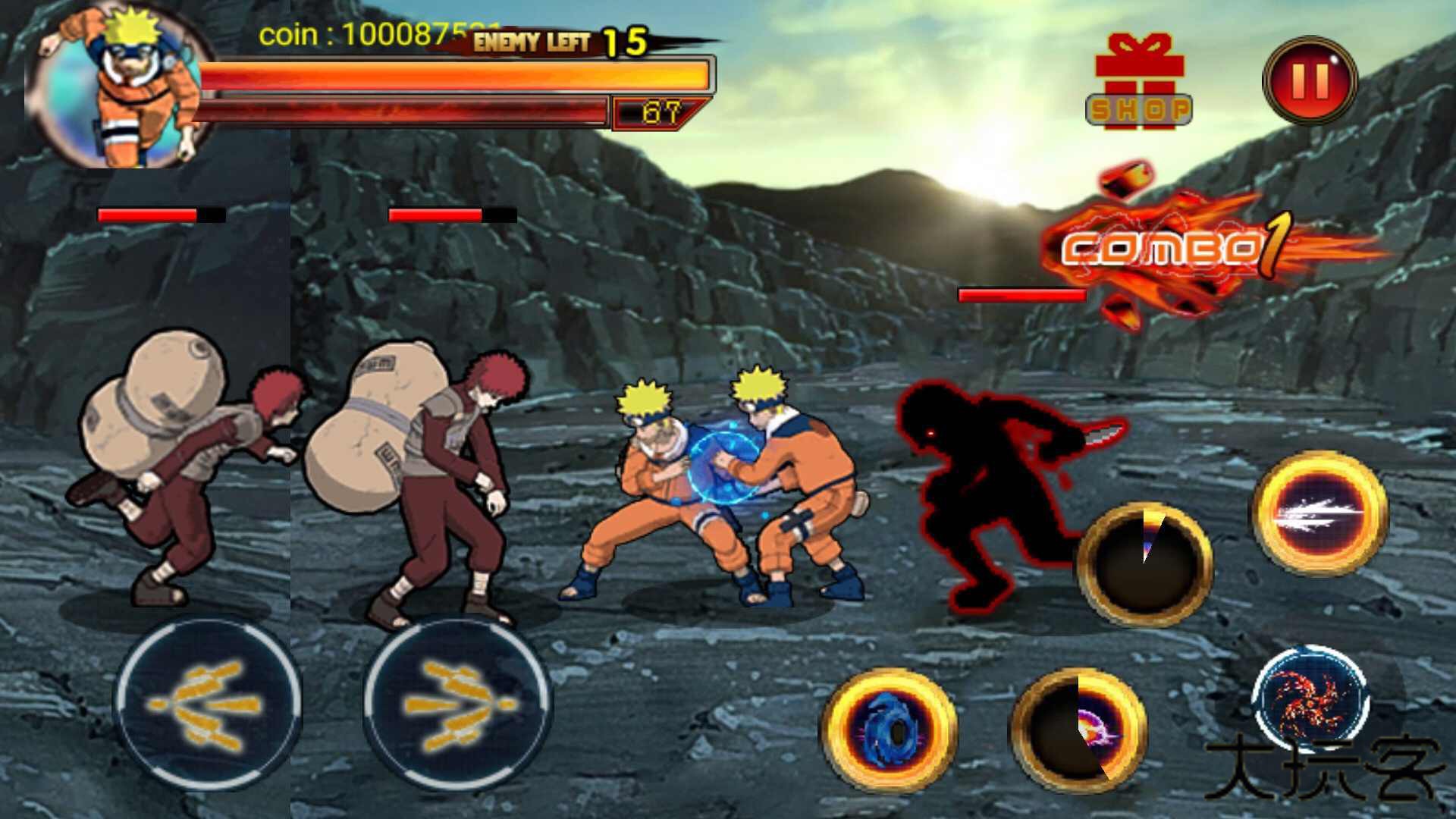This screenshot has width=1456, height=819.
Task: Click Naruto's orange health bar
Action: pyautogui.click(x=455, y=76)
